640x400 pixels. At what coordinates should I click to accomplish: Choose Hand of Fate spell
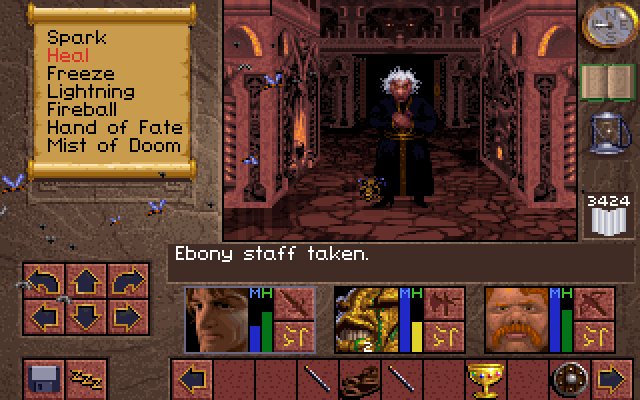pyautogui.click(x=114, y=128)
